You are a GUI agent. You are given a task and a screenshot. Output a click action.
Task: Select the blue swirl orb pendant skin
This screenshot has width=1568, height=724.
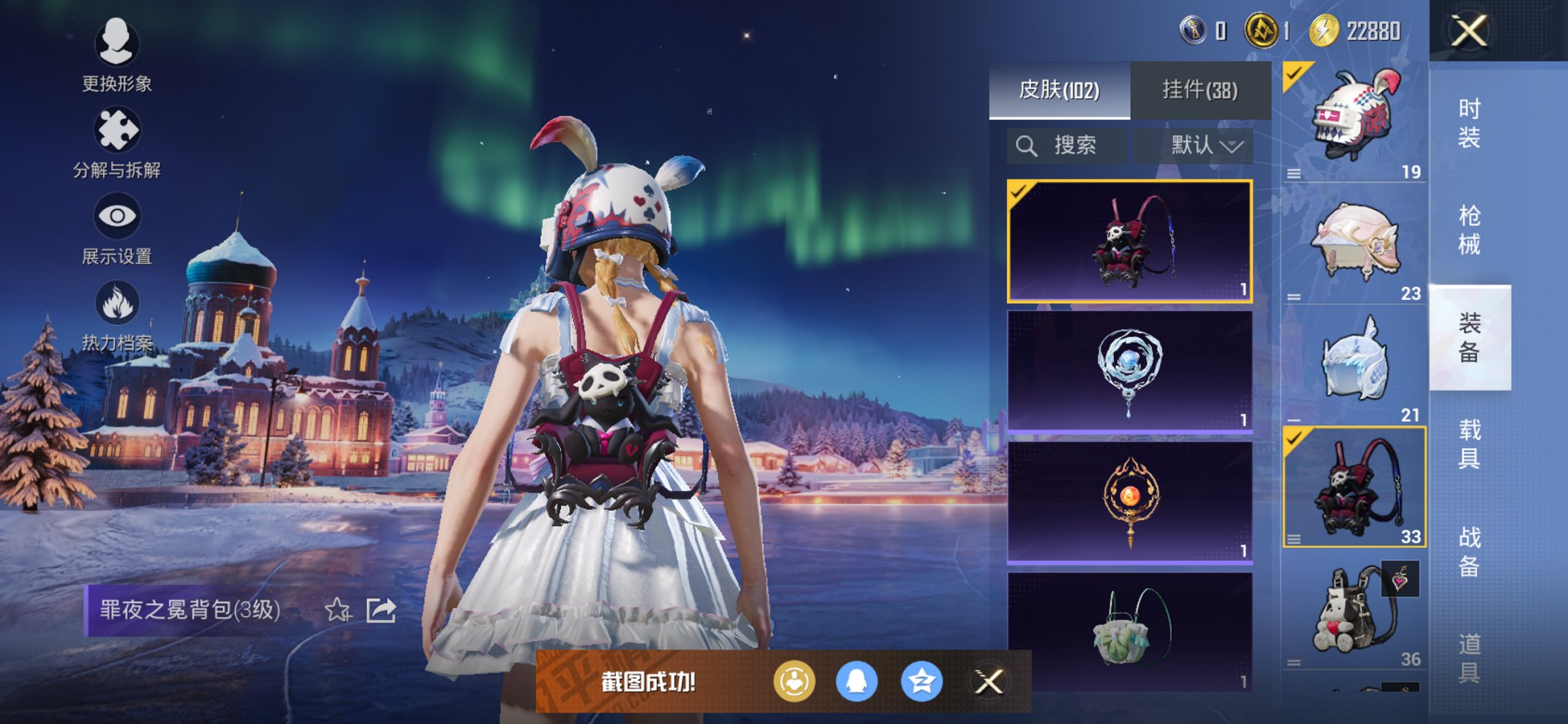tap(1129, 371)
